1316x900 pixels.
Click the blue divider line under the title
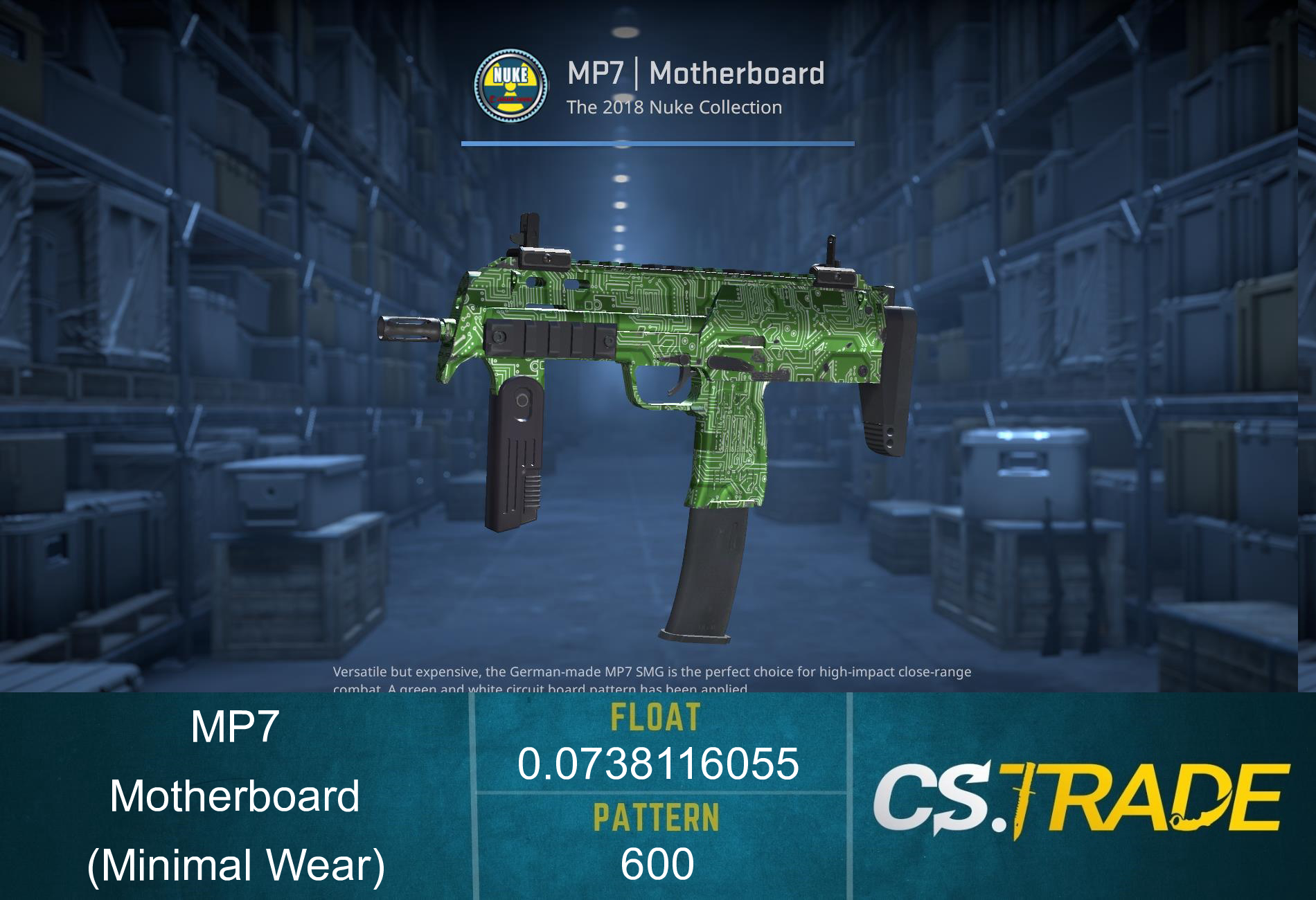658,144
